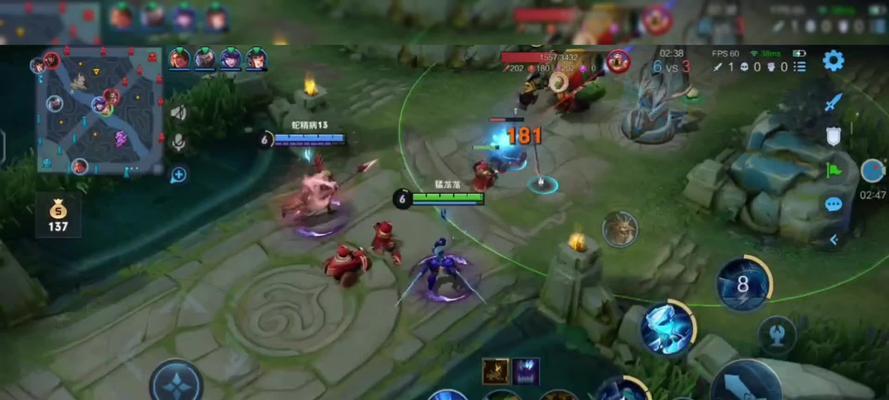This screenshot has height=400, width=889.
Task: Open the scoreboard list icon
Action: coord(802,67)
